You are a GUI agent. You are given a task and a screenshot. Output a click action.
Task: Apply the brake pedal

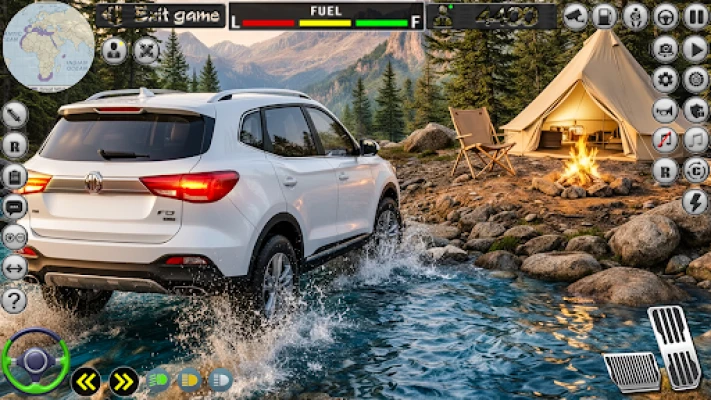coord(632,372)
